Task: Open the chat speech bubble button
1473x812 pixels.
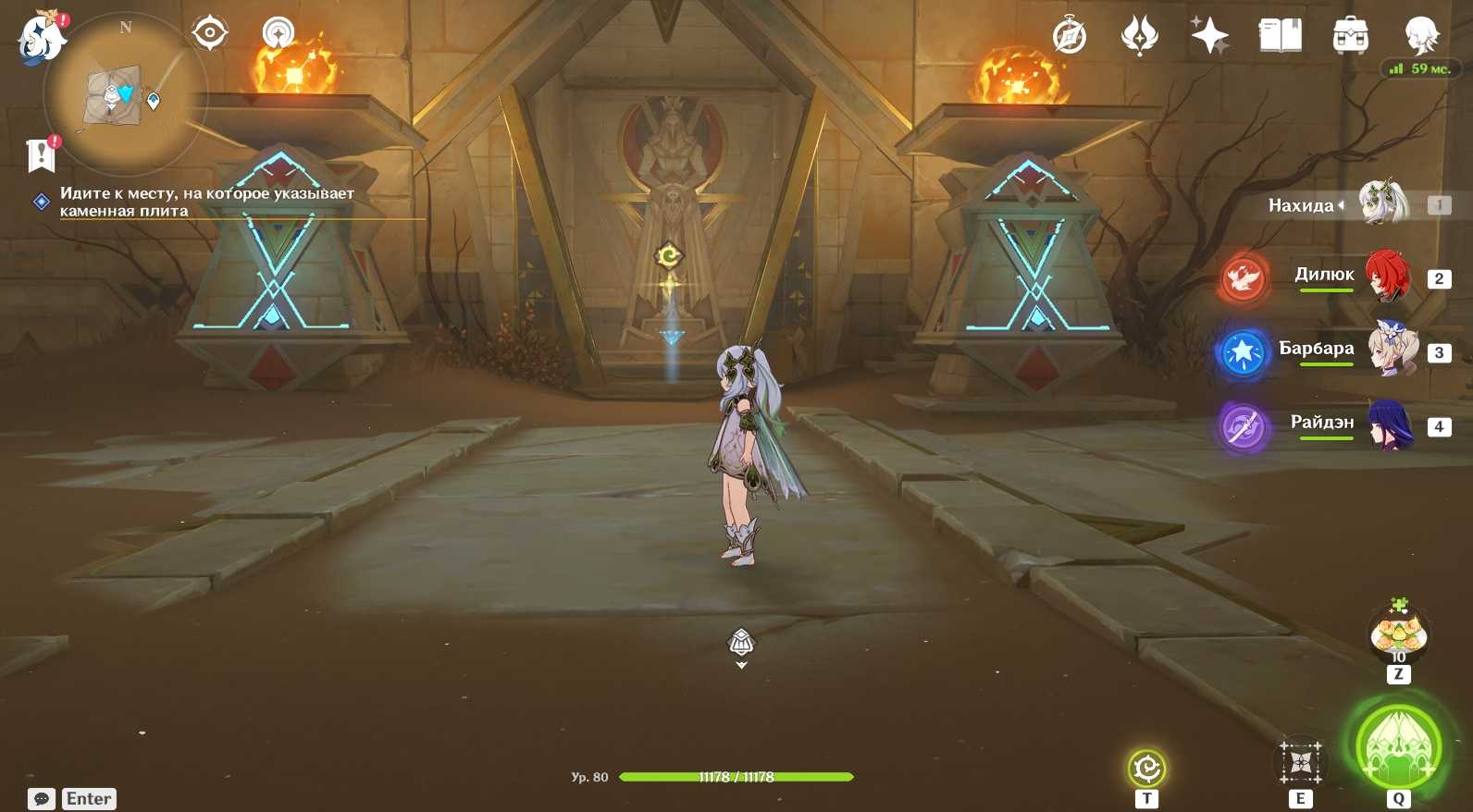Action: tap(42, 799)
